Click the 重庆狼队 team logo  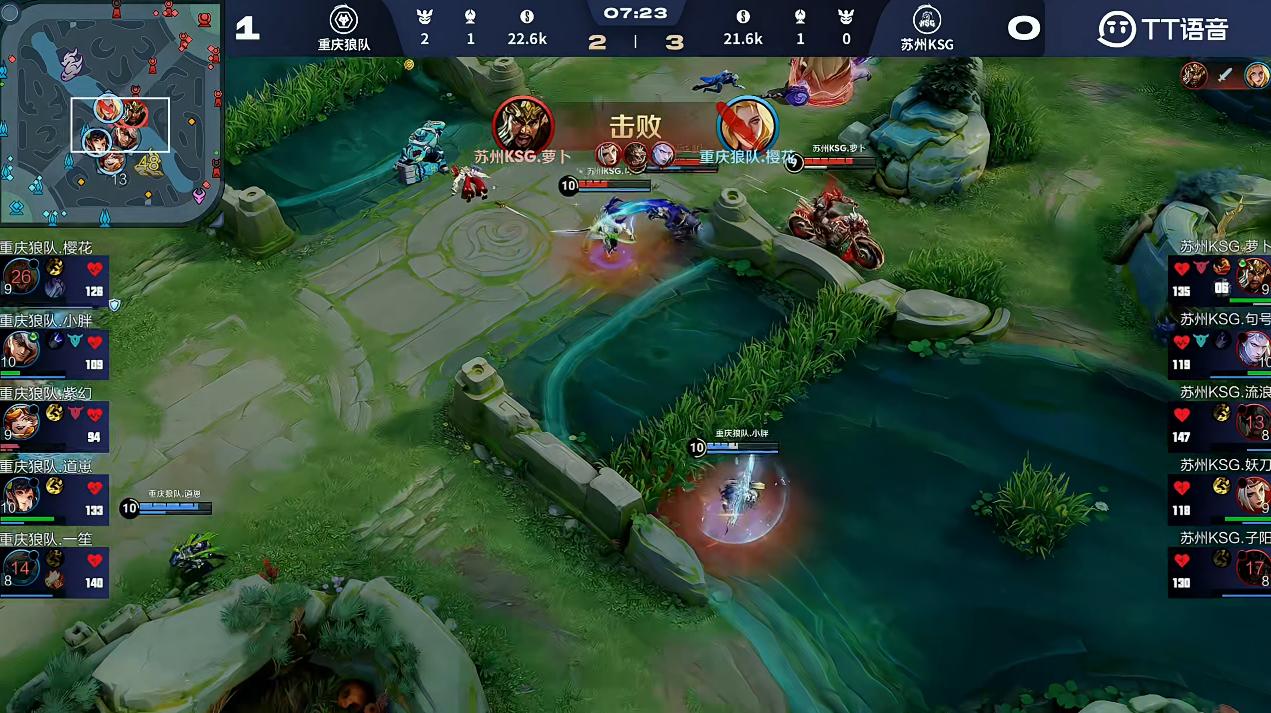344,20
